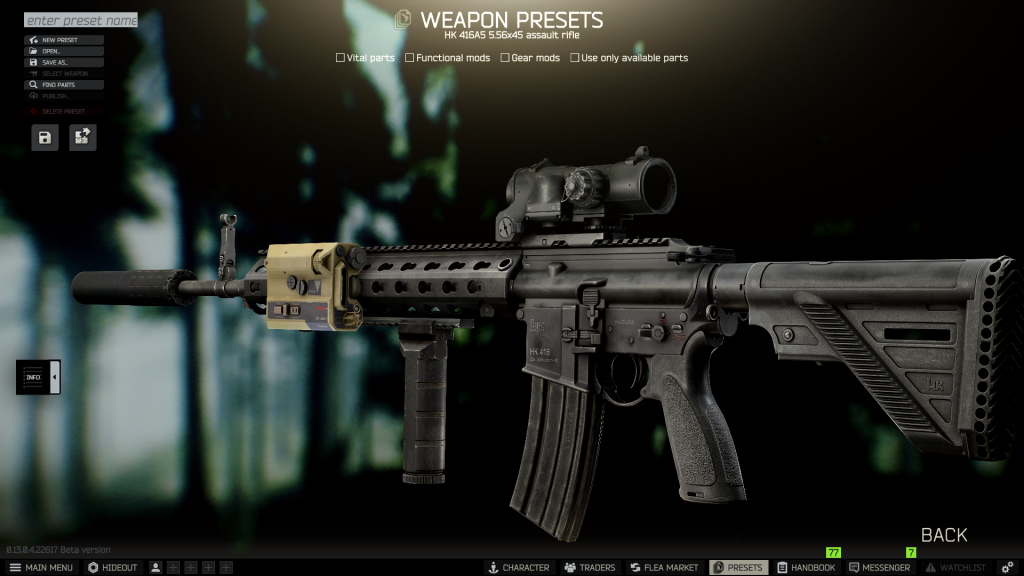The width and height of the screenshot is (1024, 576).
Task: Check Use only available parts
Action: 575,58
